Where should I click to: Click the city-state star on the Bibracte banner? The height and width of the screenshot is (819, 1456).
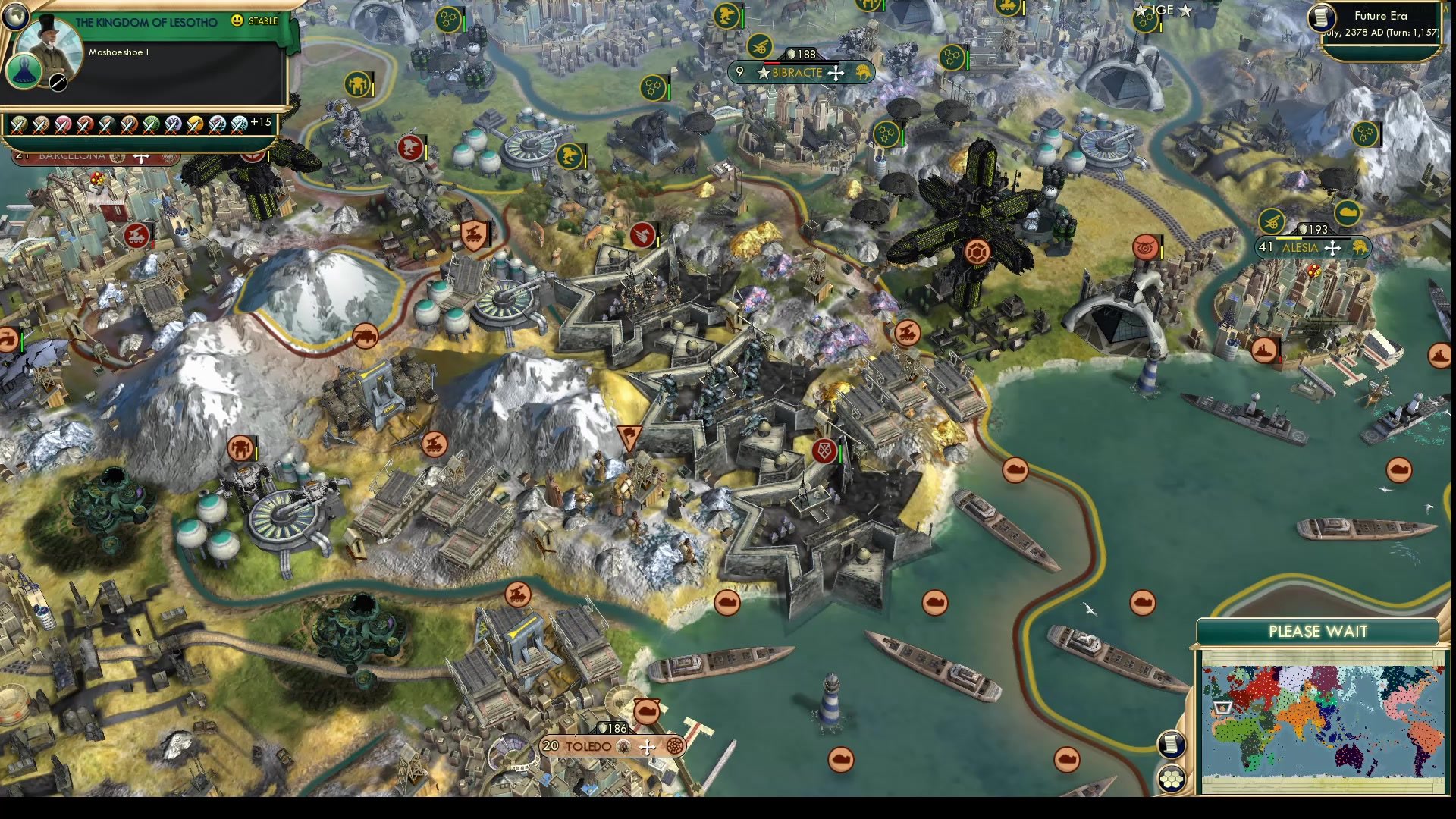click(x=763, y=73)
